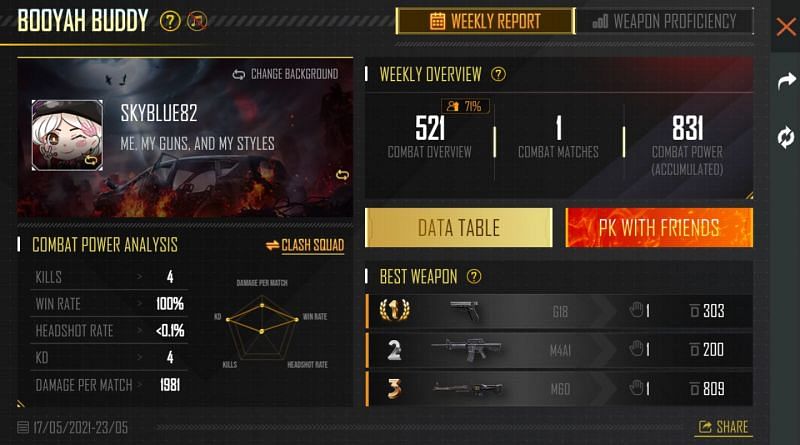The height and width of the screenshot is (445, 800).
Task: Open the Weapon Proficiency tab
Action: 665,21
